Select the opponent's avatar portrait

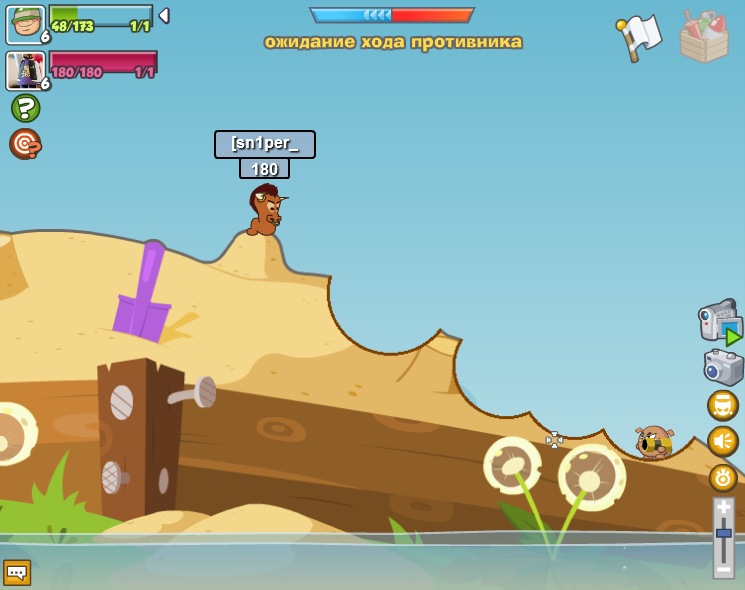pos(25,71)
